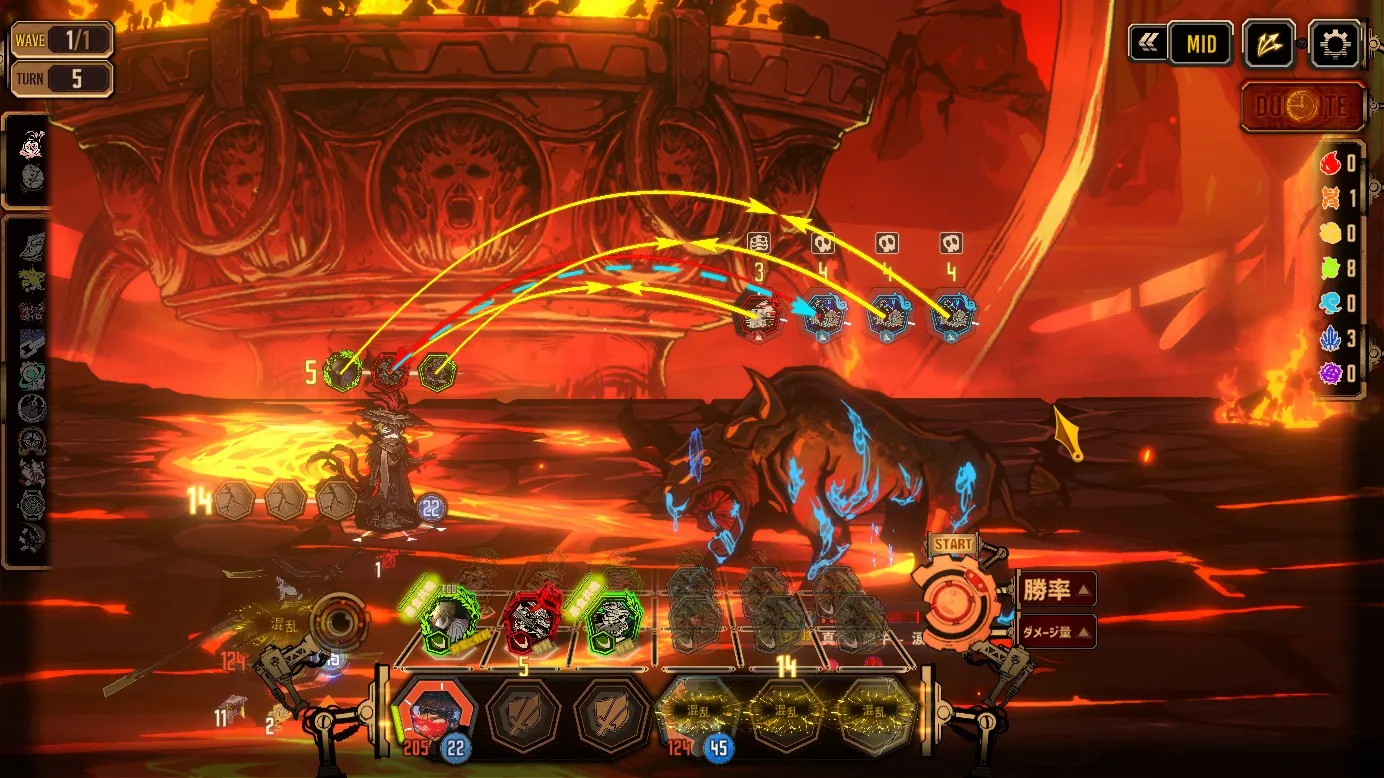The height and width of the screenshot is (778, 1384).
Task: Click the red clock button below settings
Action: pos(1304,107)
